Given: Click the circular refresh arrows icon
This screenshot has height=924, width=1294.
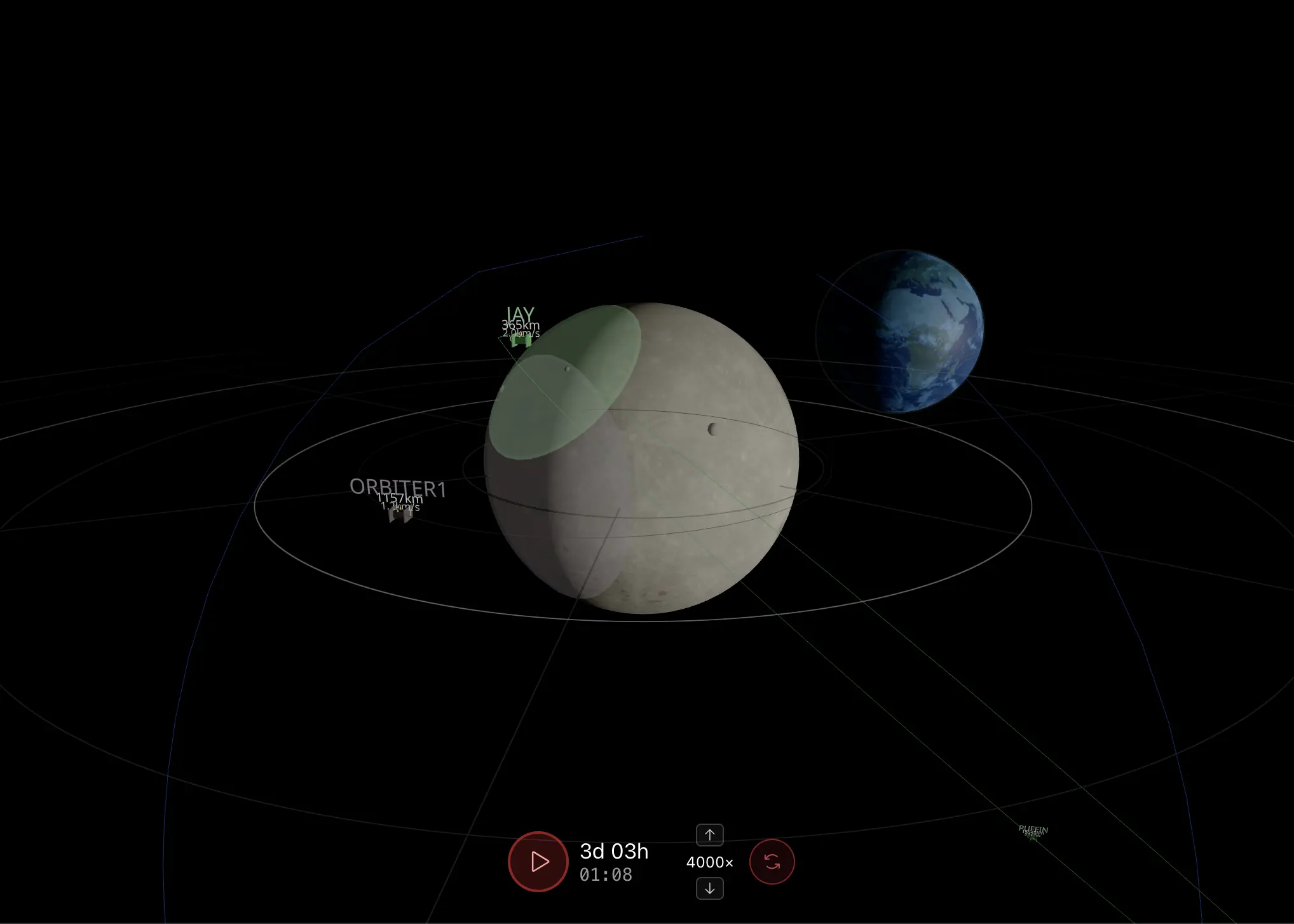Looking at the screenshot, I should (x=772, y=861).
